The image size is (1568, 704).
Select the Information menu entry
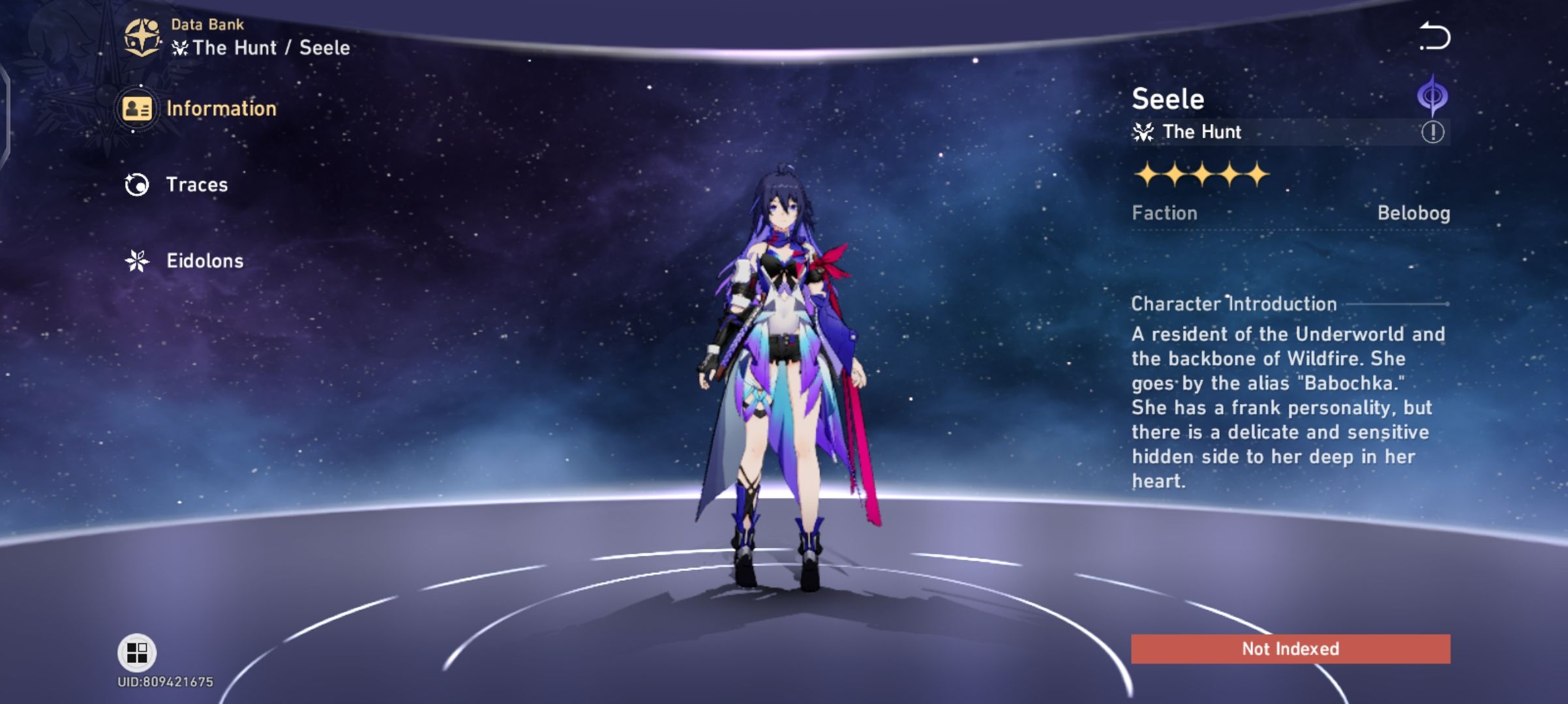[220, 108]
